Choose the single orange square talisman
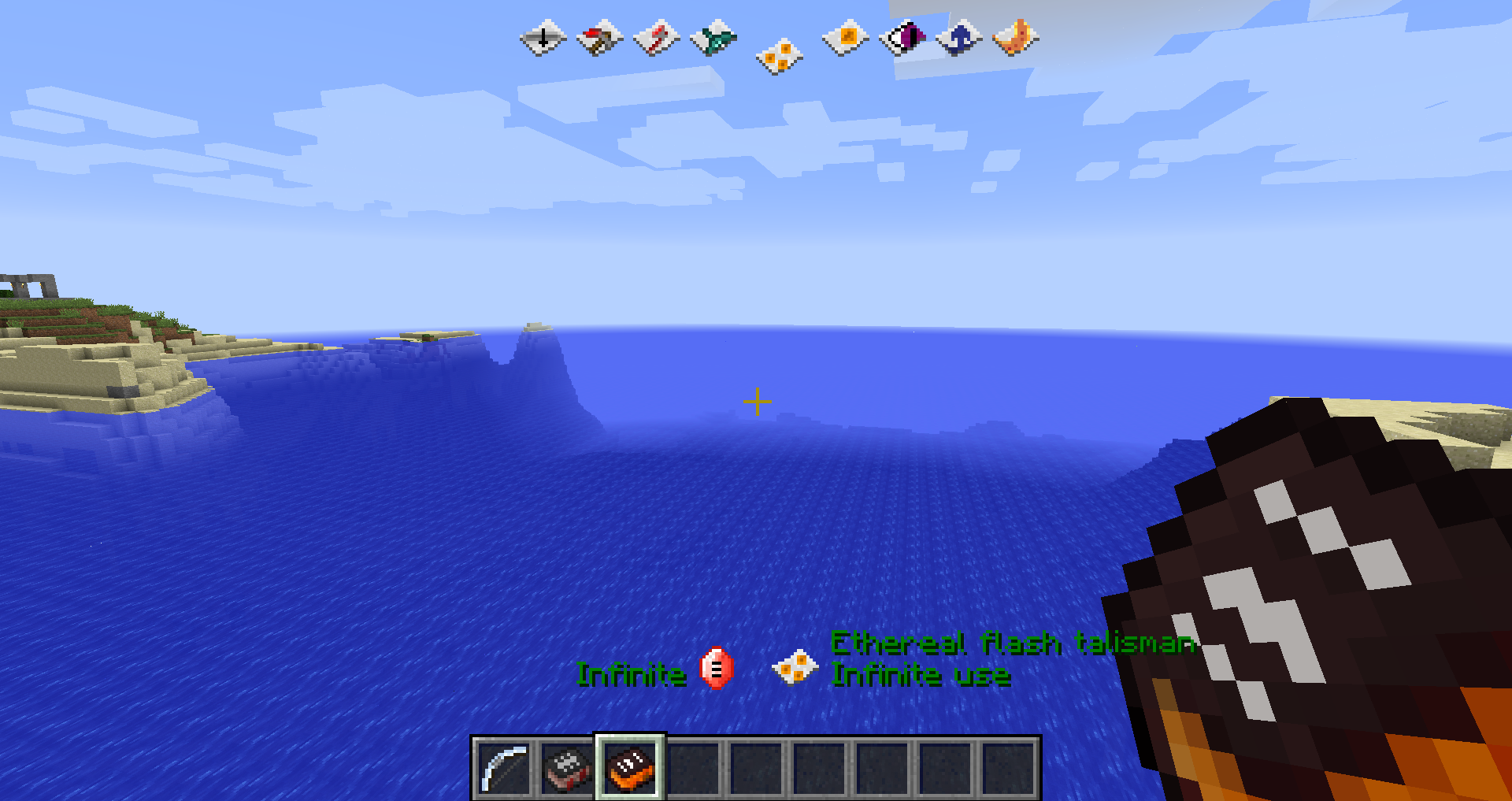The width and height of the screenshot is (1512, 801). 845,38
